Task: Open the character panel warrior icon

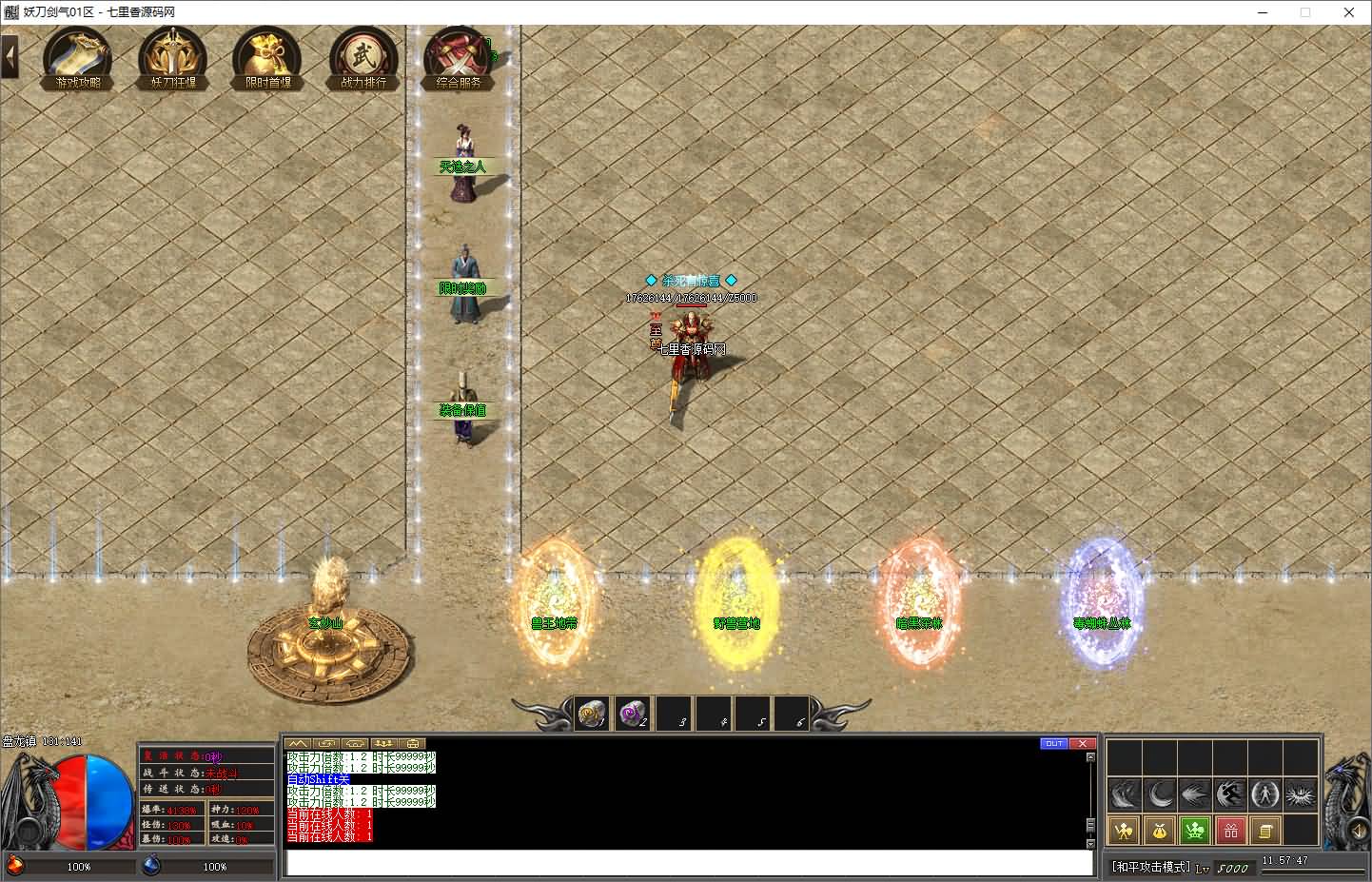Action: (x=1125, y=831)
